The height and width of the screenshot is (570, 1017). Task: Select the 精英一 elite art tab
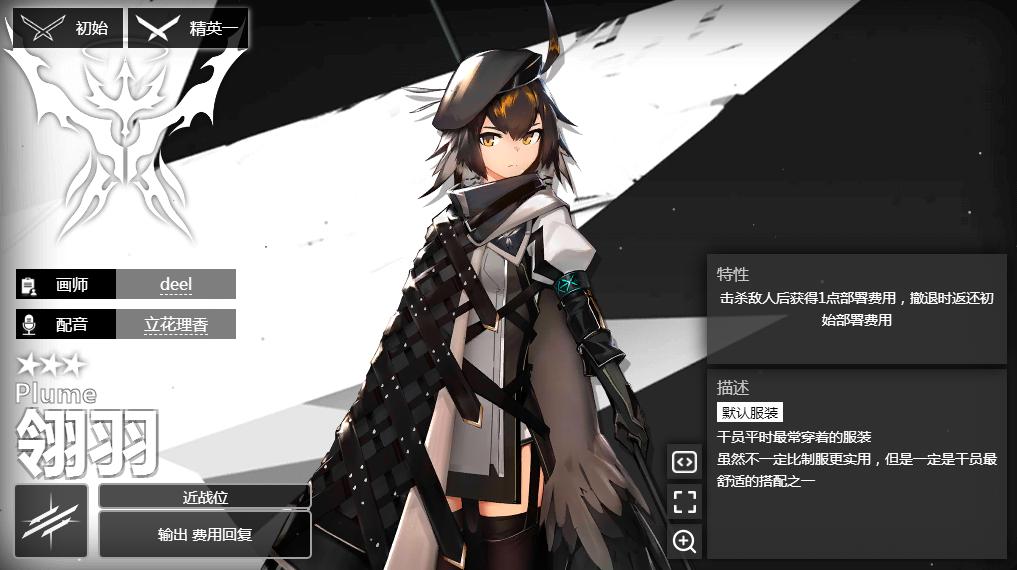(x=188, y=28)
